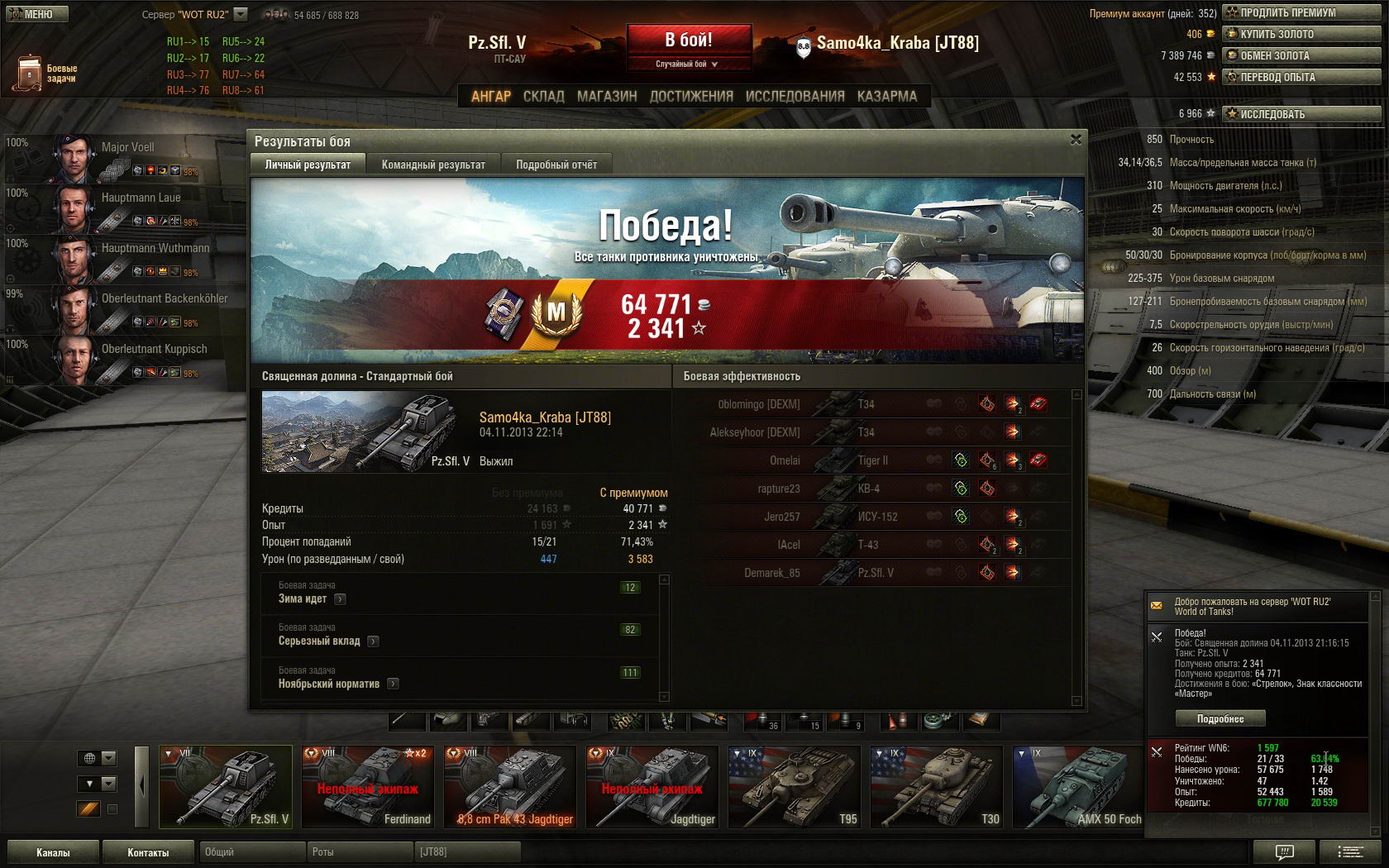Go to the СКЛАД section
Image resolution: width=1389 pixels, height=868 pixels.
[543, 97]
